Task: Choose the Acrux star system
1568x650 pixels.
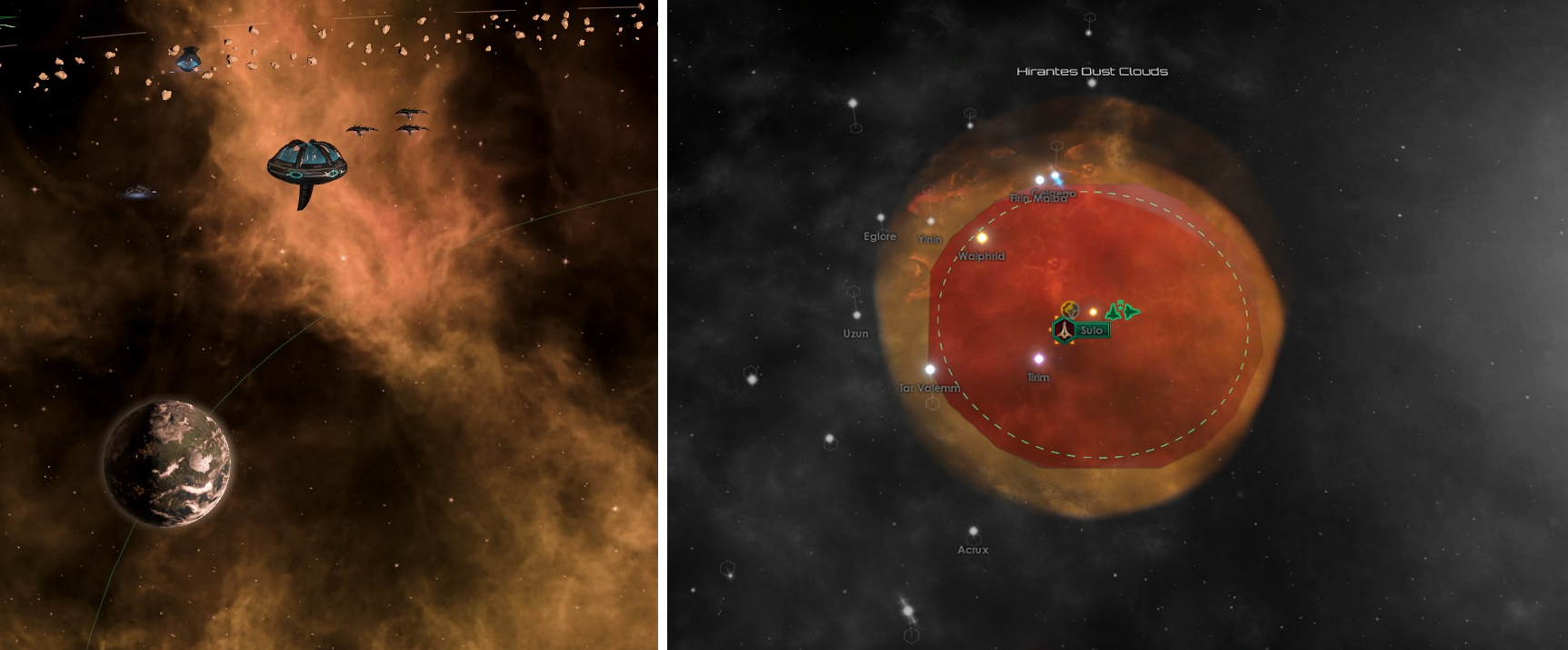Action: coord(973,532)
